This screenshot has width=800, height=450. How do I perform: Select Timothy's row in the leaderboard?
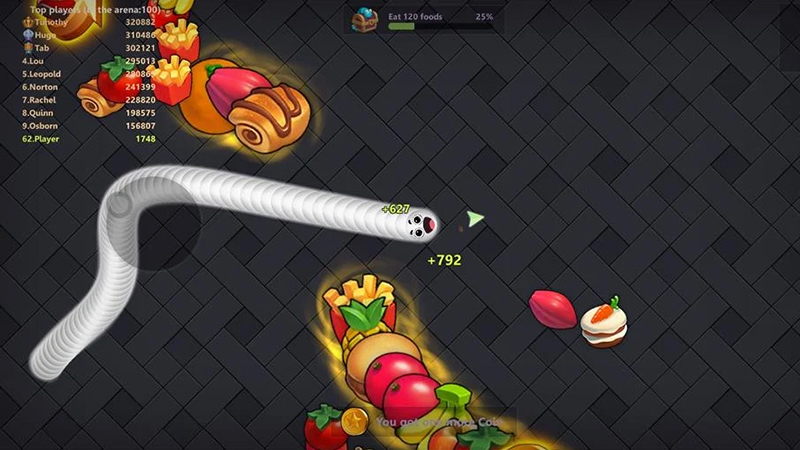(90, 22)
